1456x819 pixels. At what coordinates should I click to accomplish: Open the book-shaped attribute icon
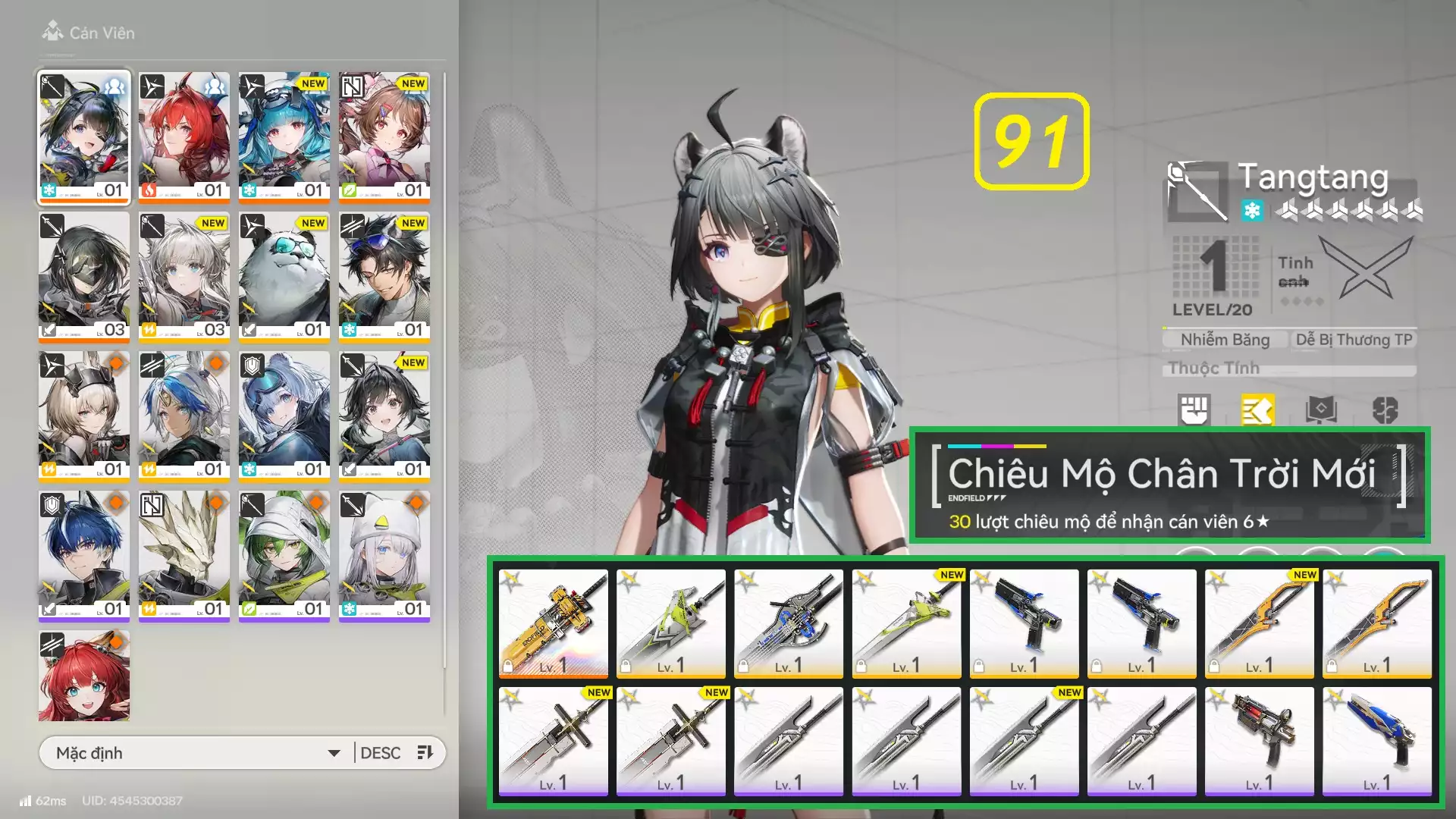tap(1321, 410)
